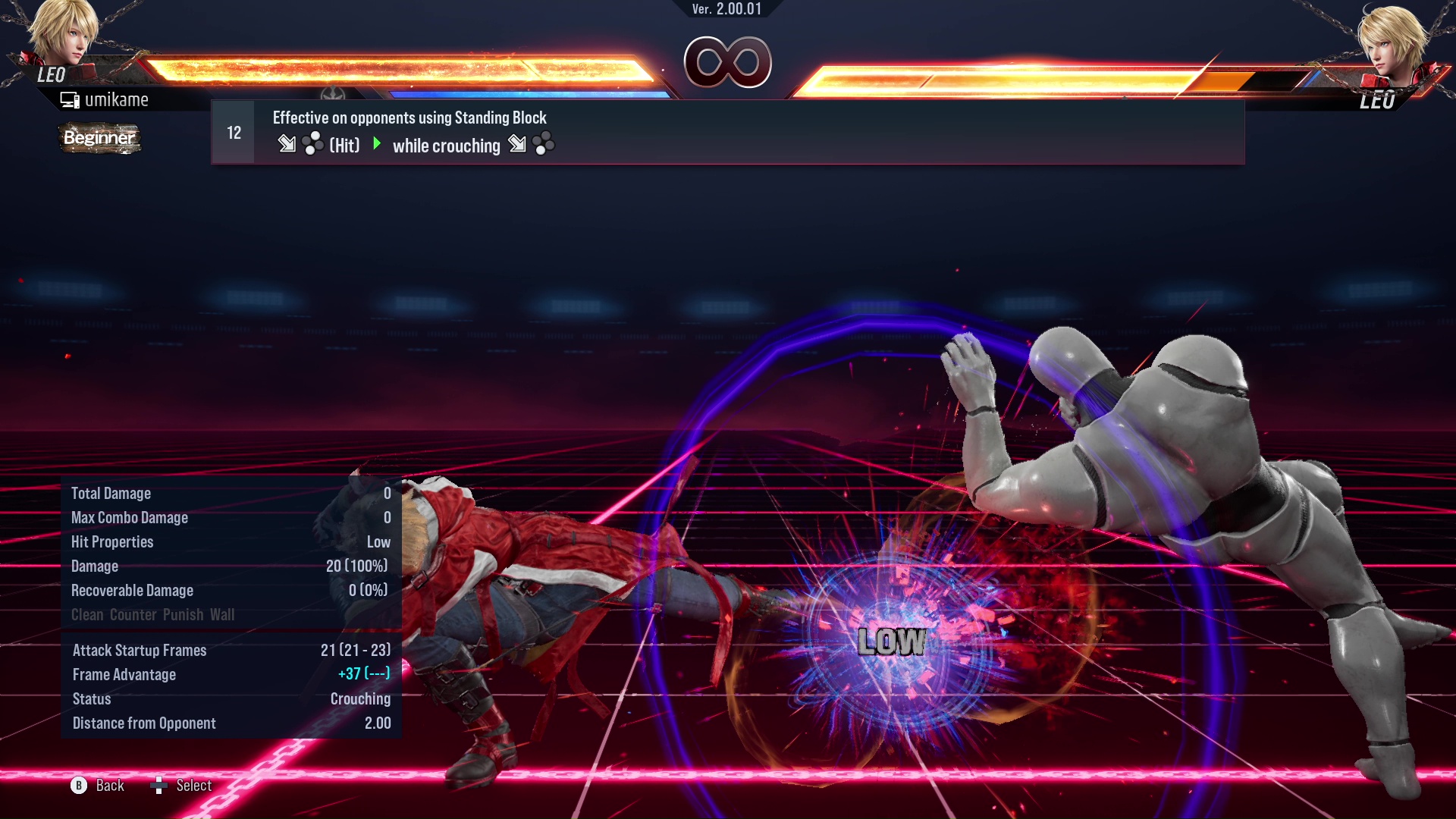1456x819 pixels.
Task: Click the B Back controller button icon
Action: click(x=77, y=786)
